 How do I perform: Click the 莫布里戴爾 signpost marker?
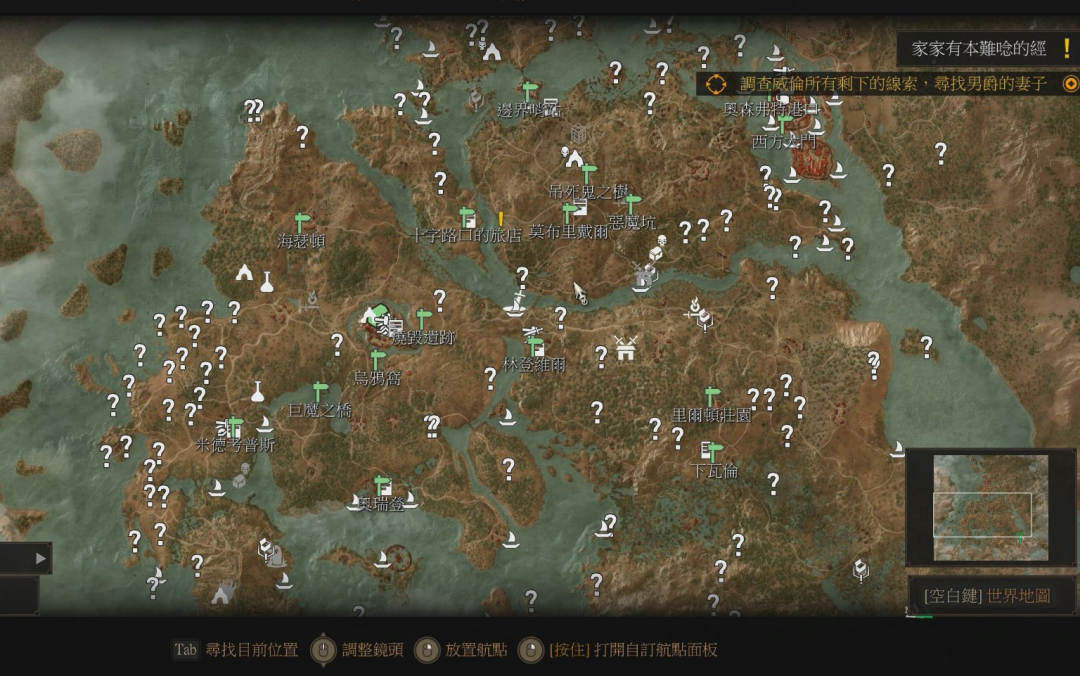570,212
